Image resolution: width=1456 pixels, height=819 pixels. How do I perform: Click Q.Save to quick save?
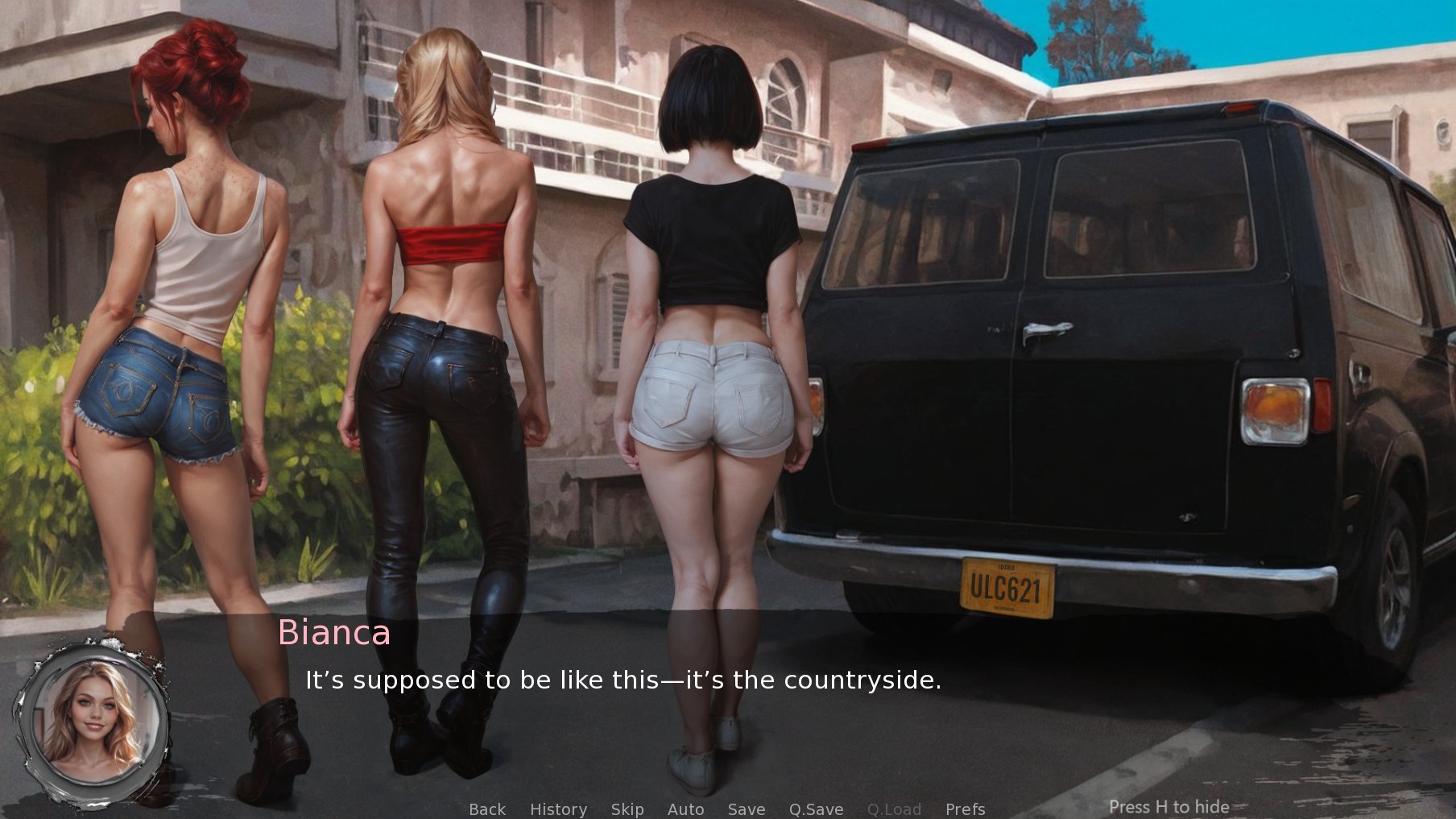click(x=816, y=809)
